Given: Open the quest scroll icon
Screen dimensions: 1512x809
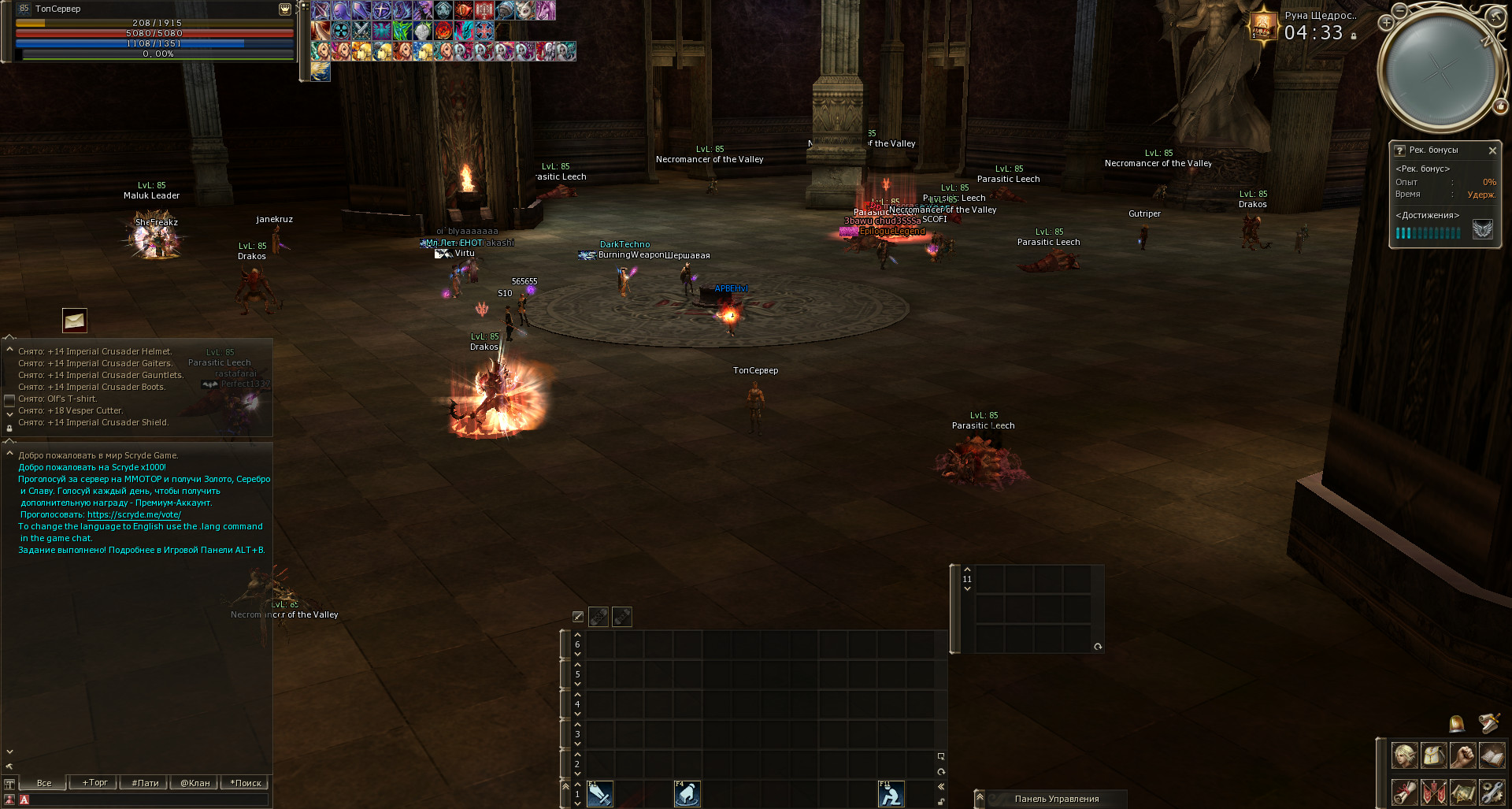Looking at the screenshot, I should click(x=1404, y=791).
